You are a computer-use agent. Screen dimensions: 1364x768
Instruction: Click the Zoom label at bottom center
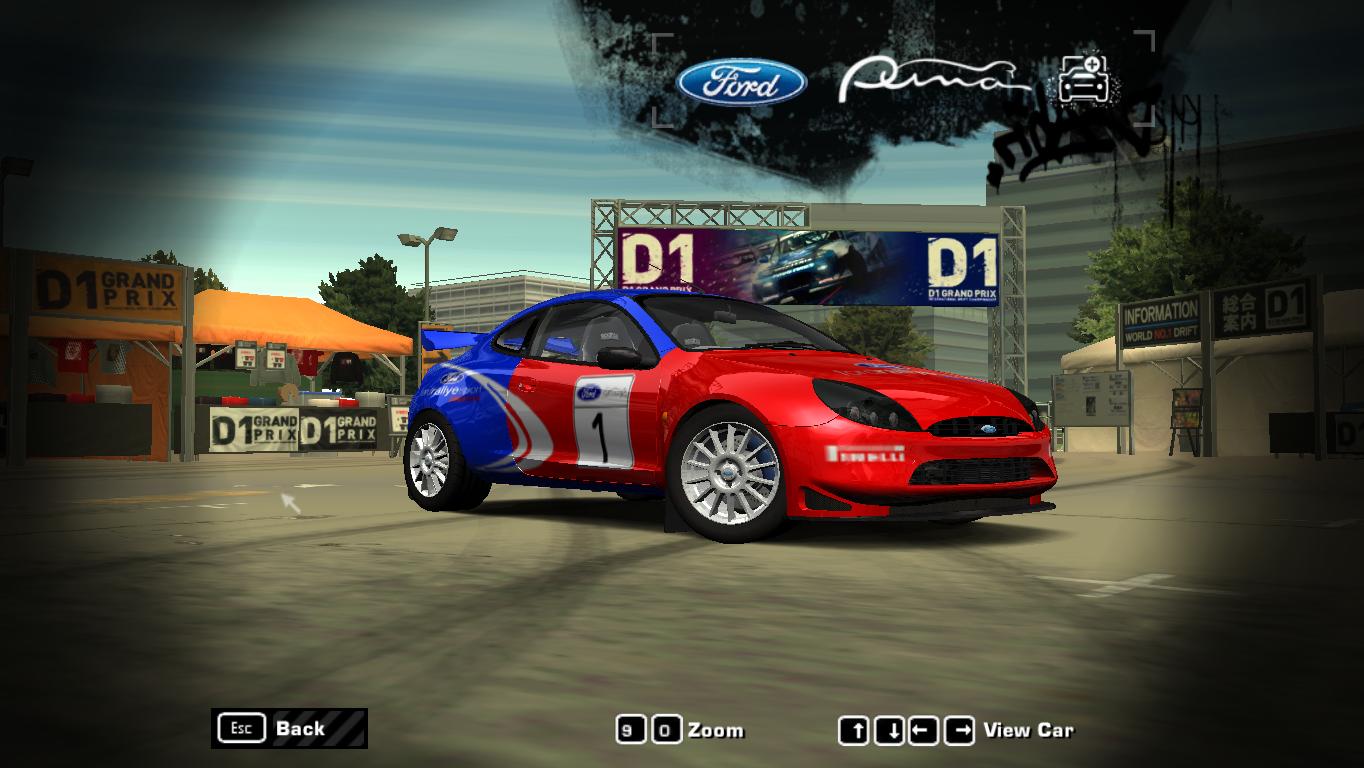coord(717,731)
